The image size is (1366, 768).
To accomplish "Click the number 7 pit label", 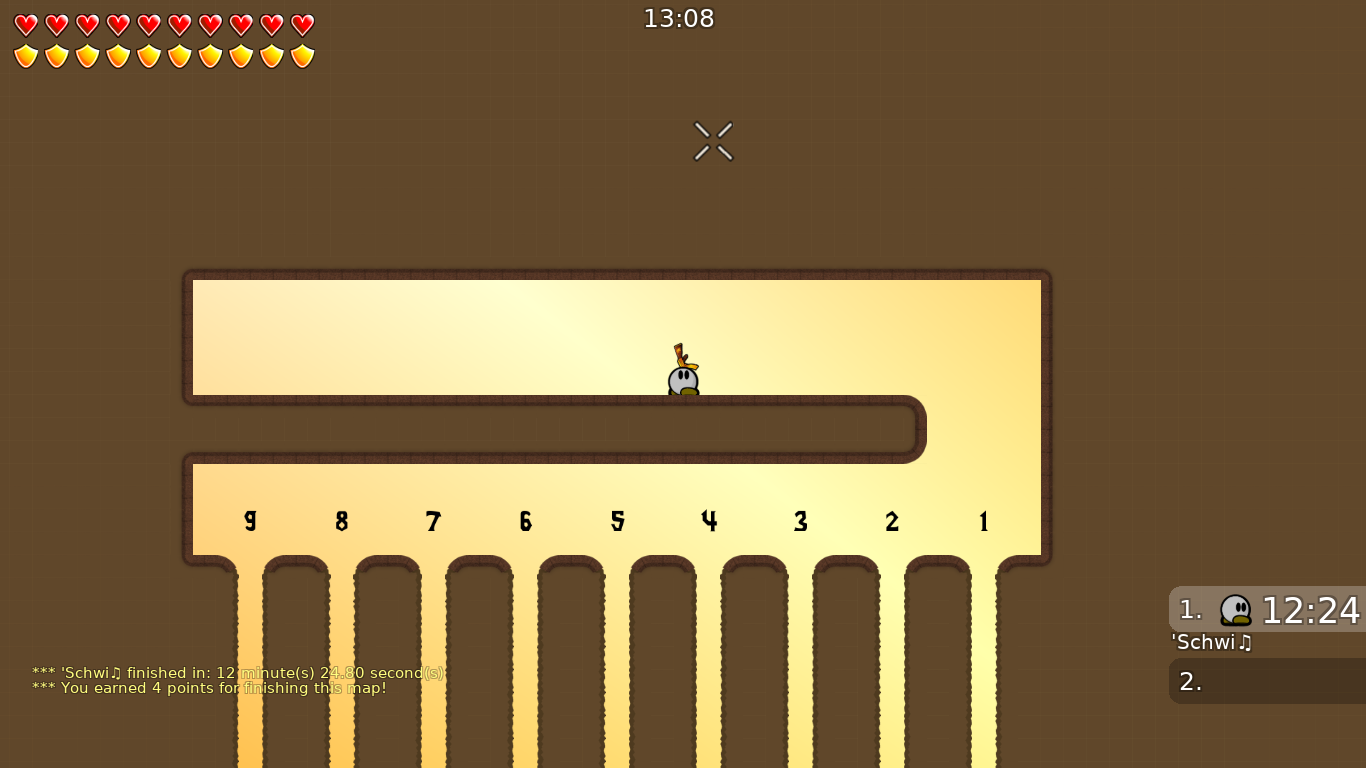I will pos(433,520).
